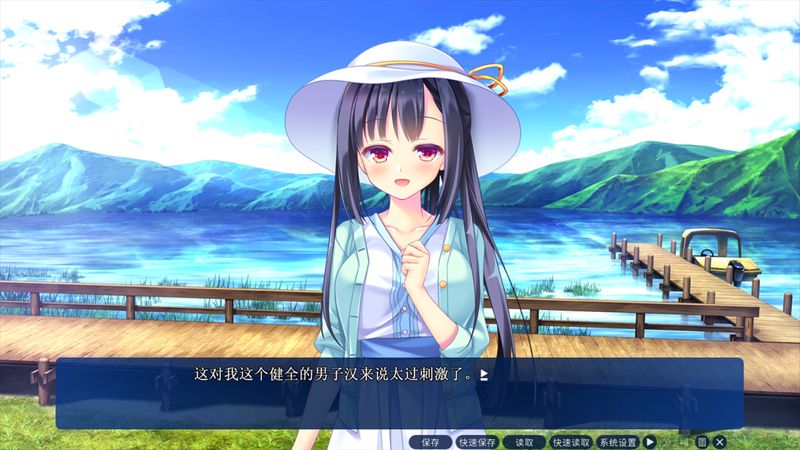Image resolution: width=800 pixels, height=450 pixels.
Task: Start auto-play with the triangle button
Action: (x=650, y=442)
